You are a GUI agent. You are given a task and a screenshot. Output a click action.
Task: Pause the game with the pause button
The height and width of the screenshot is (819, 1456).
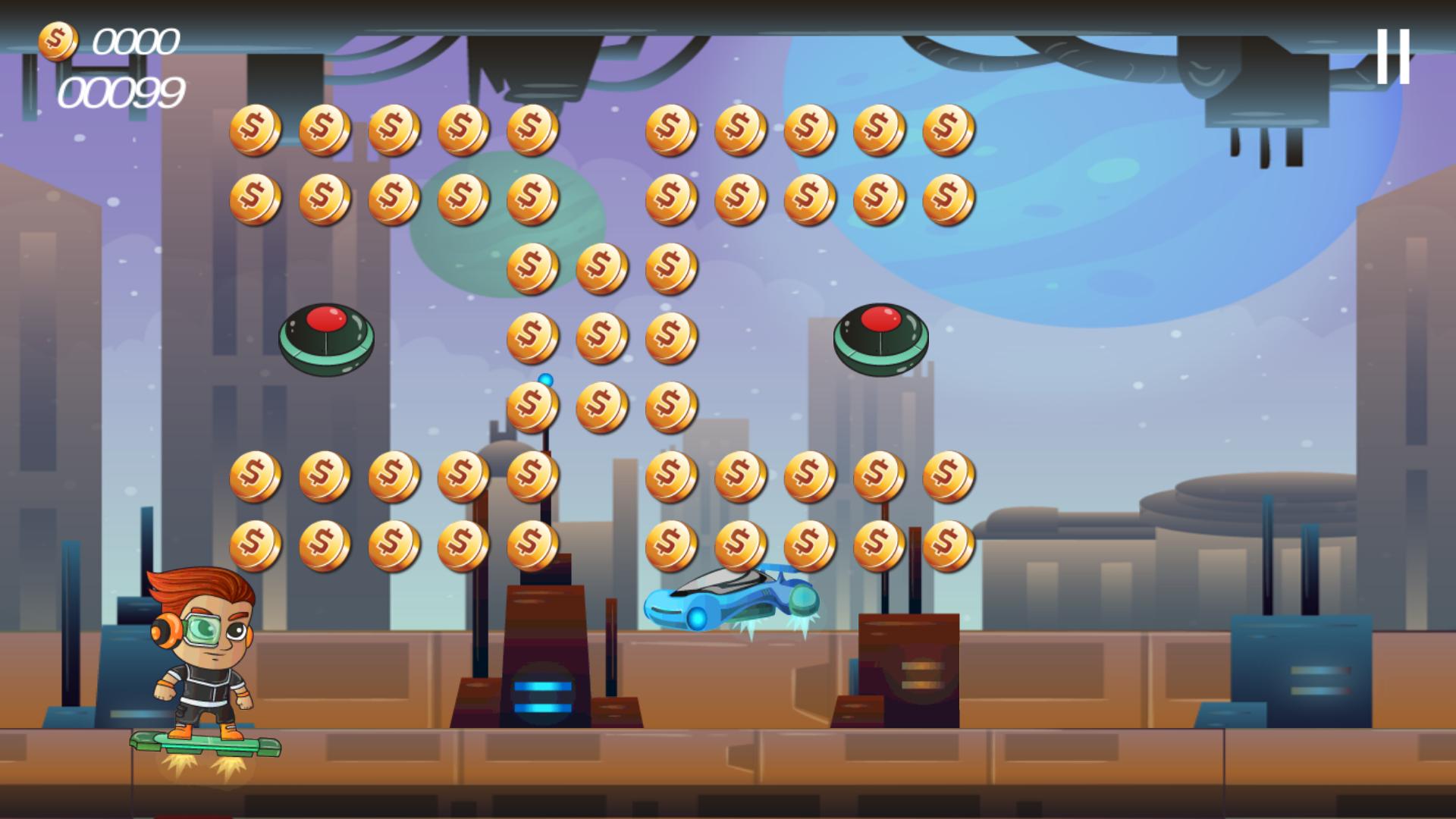[x=1393, y=56]
